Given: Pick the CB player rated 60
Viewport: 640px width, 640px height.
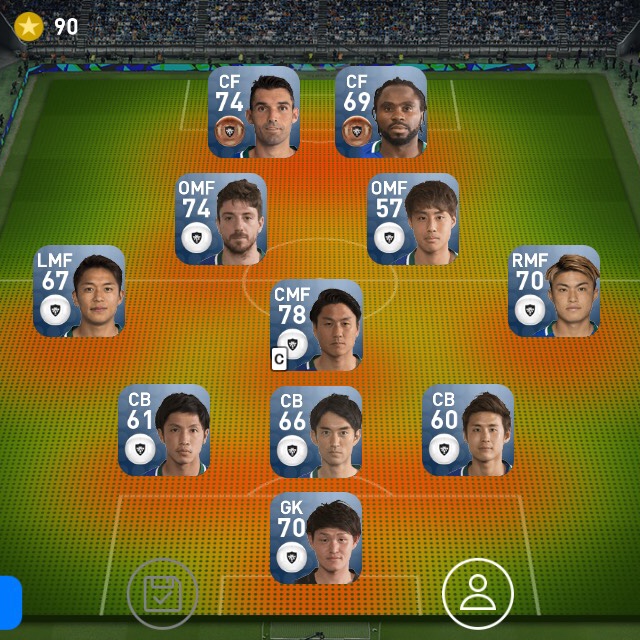Looking at the screenshot, I should (x=468, y=430).
